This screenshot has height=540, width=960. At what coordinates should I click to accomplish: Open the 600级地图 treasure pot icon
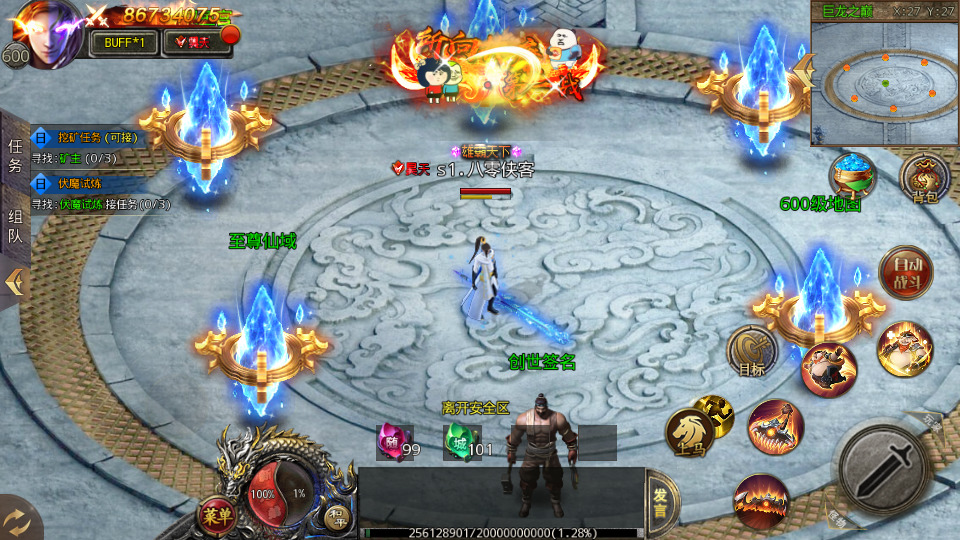tap(852, 175)
